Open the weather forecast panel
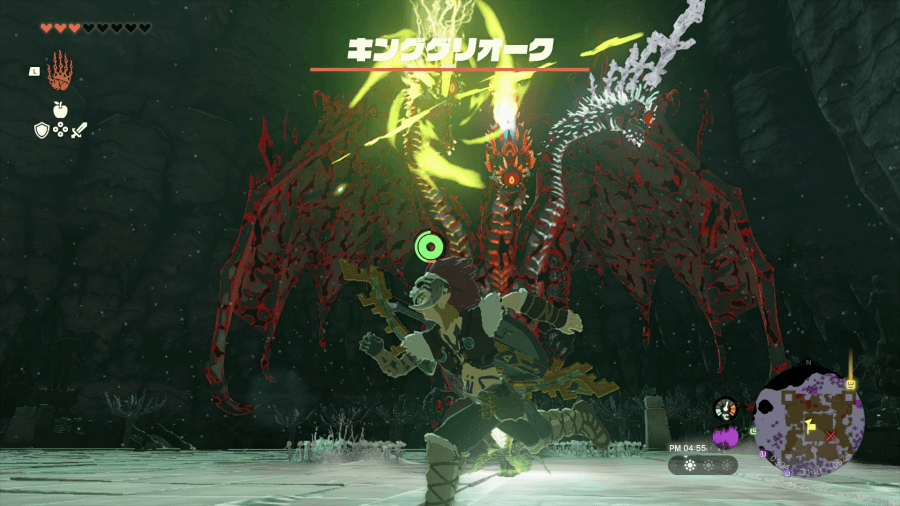Image resolution: width=900 pixels, height=506 pixels. 704,465
